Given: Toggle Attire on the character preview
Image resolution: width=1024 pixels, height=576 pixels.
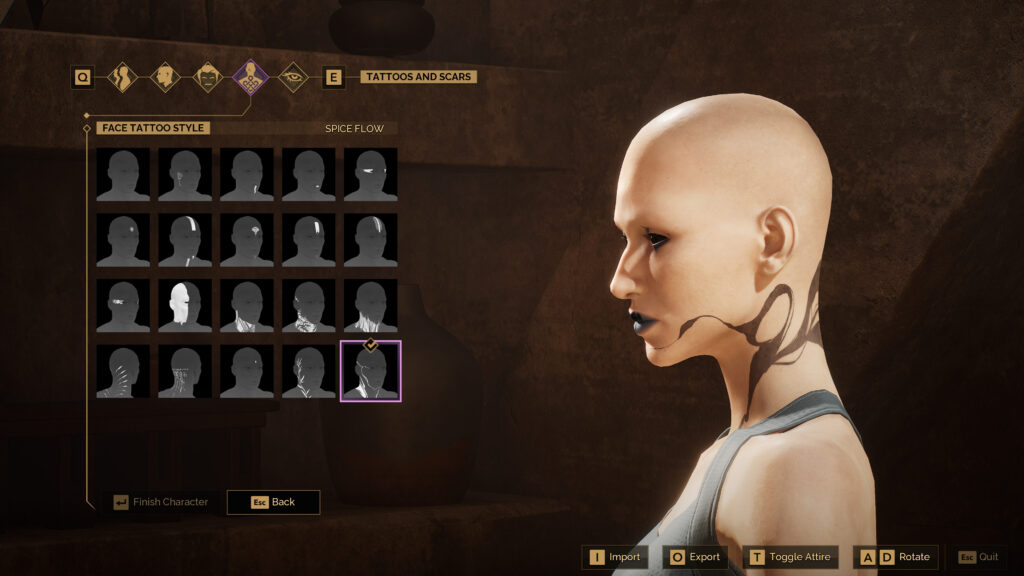Looking at the screenshot, I should (x=790, y=557).
